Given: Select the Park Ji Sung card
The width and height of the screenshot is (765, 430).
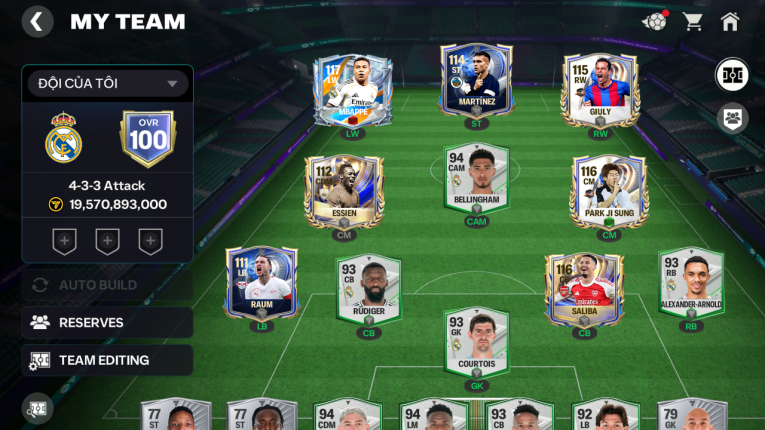Looking at the screenshot, I should pos(609,190).
